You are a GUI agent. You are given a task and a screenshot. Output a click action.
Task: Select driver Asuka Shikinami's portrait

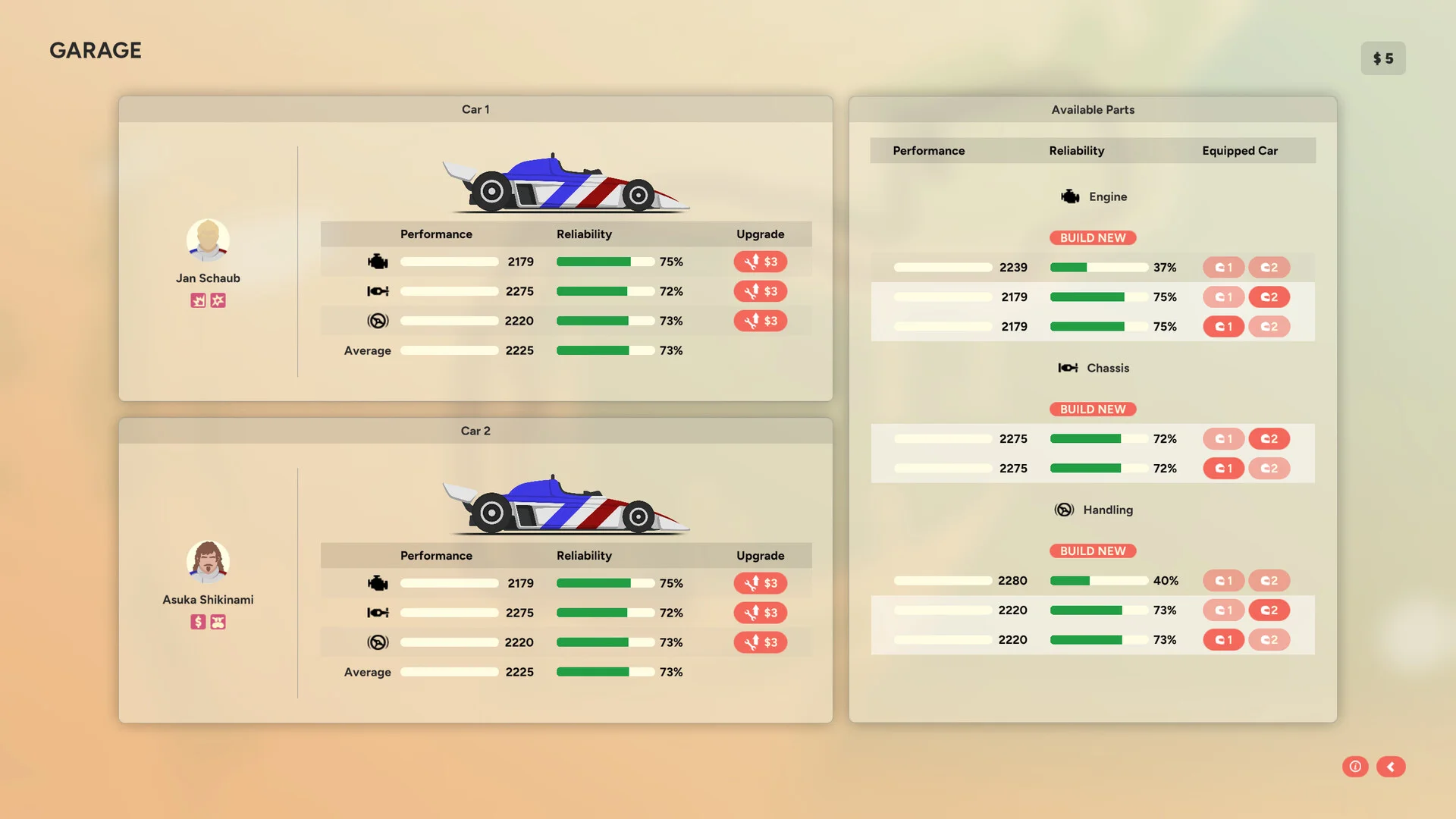pyautogui.click(x=208, y=562)
